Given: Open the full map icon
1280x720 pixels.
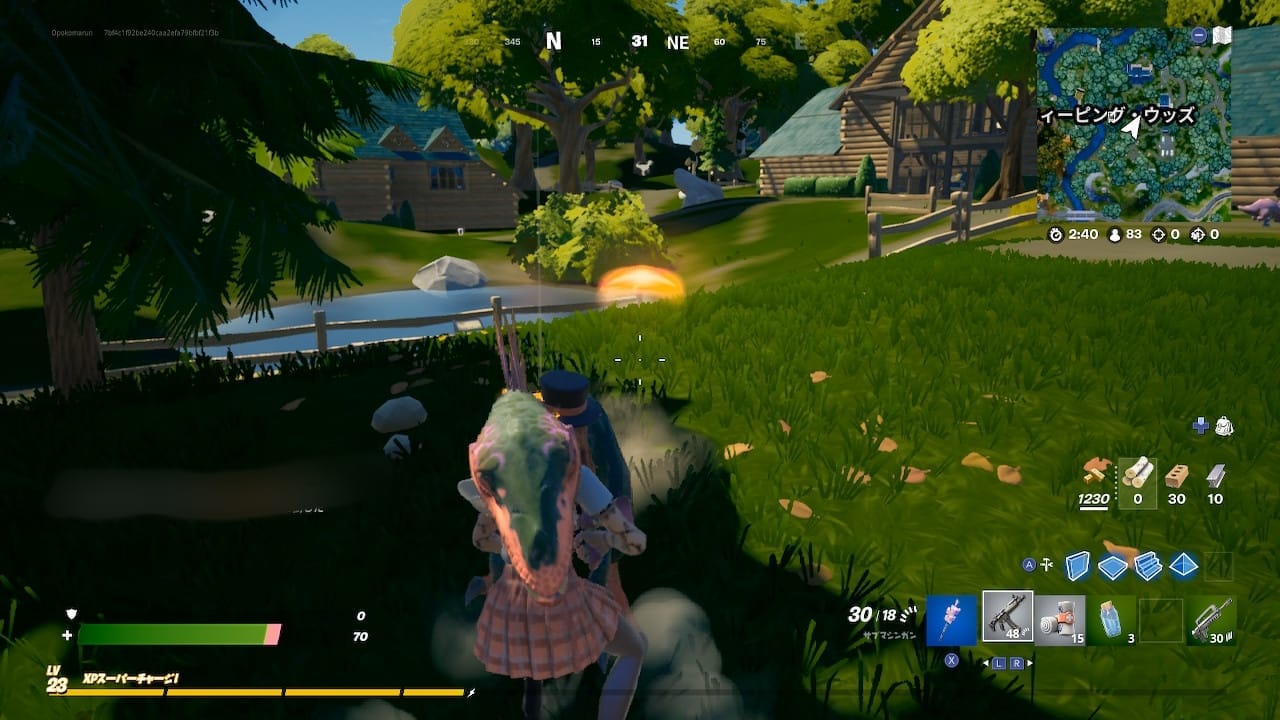Looking at the screenshot, I should pyautogui.click(x=1221, y=35).
